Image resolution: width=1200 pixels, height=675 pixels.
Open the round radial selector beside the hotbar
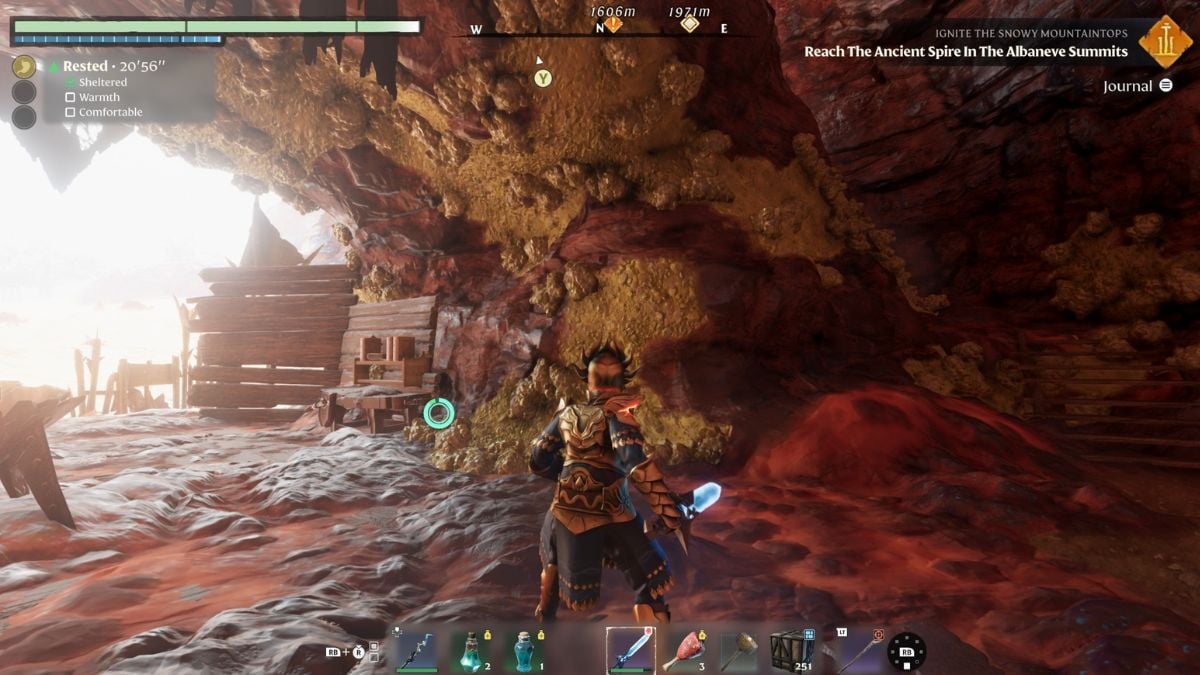(906, 651)
